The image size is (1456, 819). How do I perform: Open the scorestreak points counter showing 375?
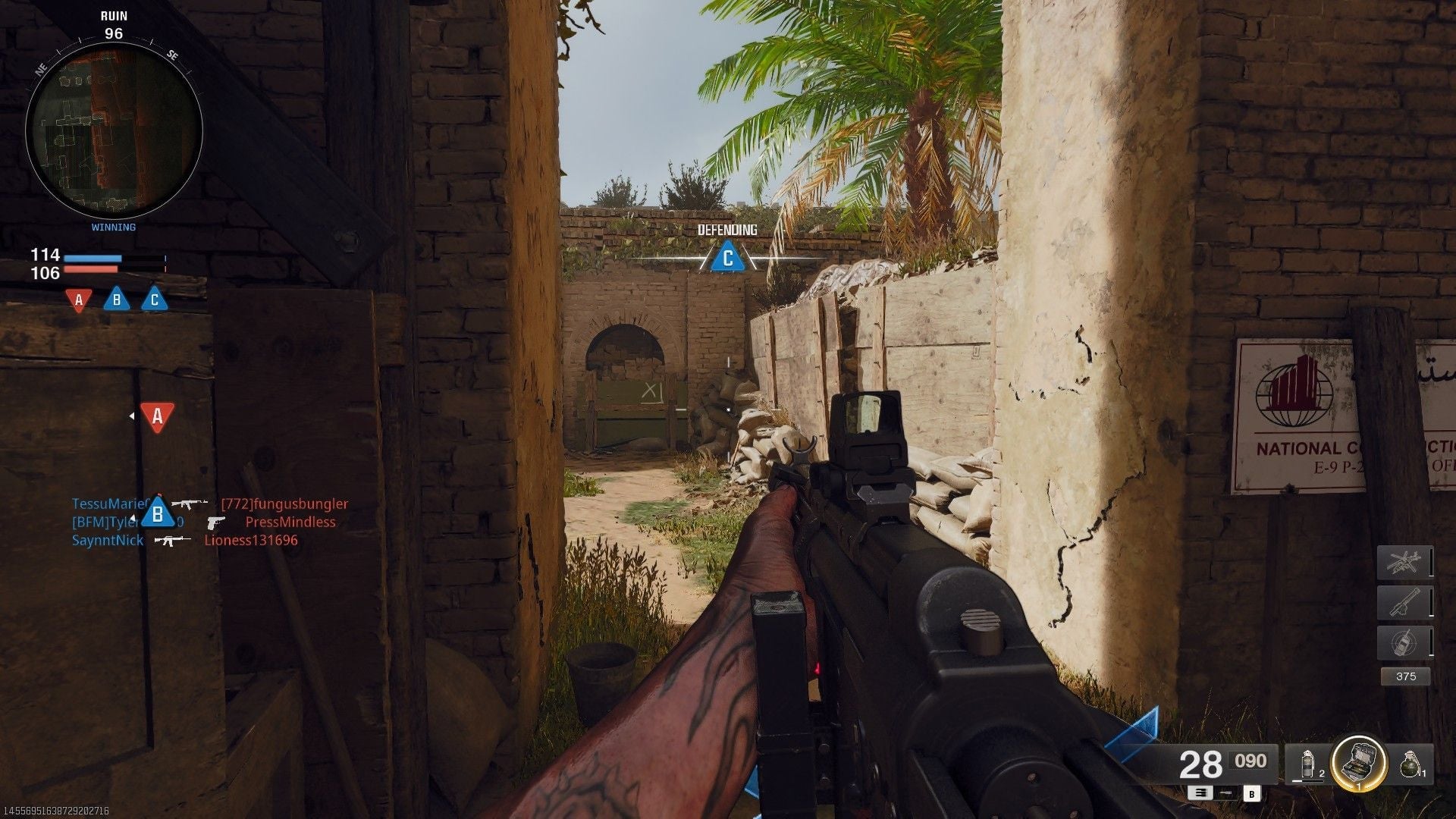[1406, 676]
